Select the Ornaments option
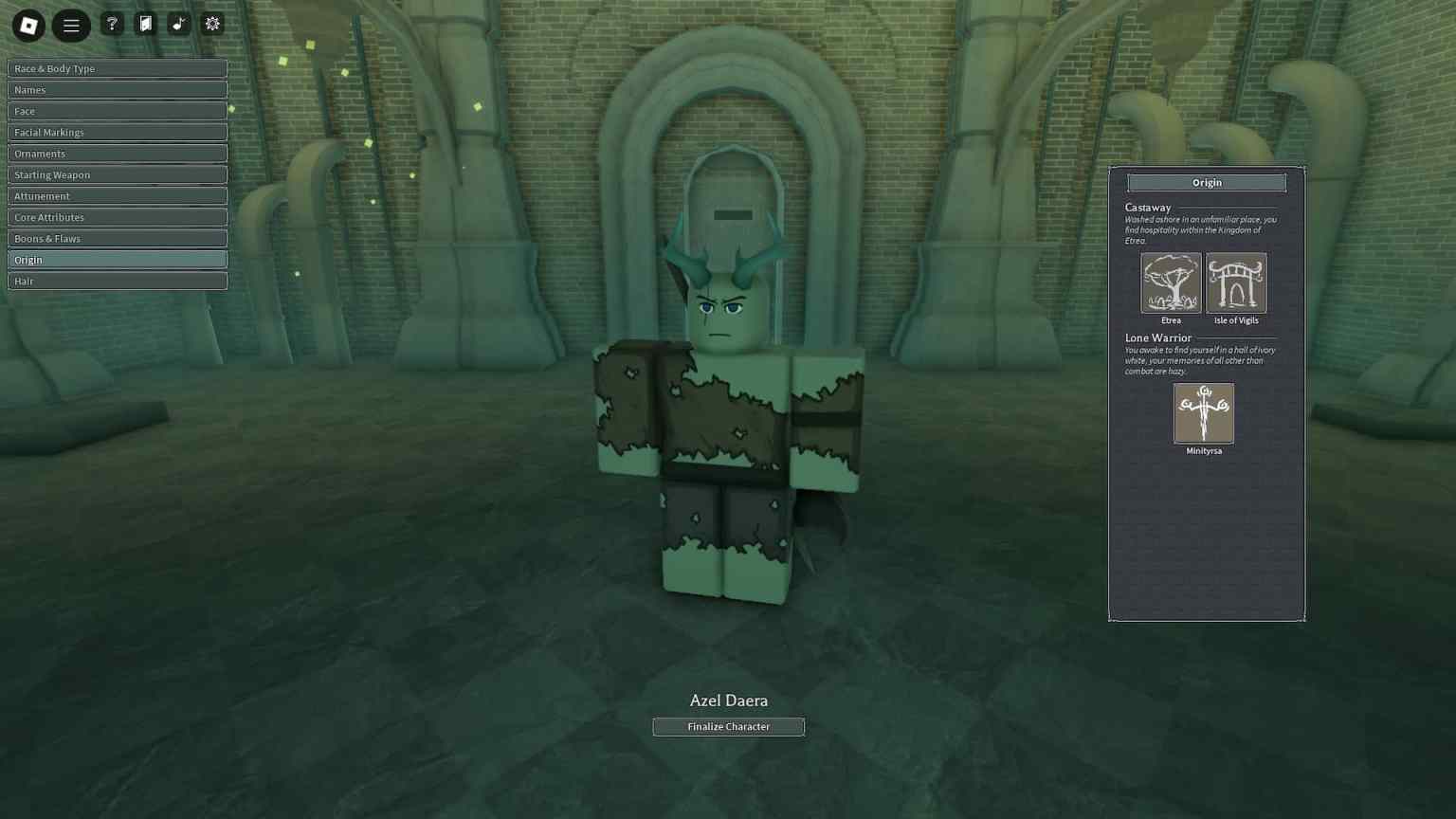Viewport: 1456px width, 819px height. pyautogui.click(x=117, y=153)
